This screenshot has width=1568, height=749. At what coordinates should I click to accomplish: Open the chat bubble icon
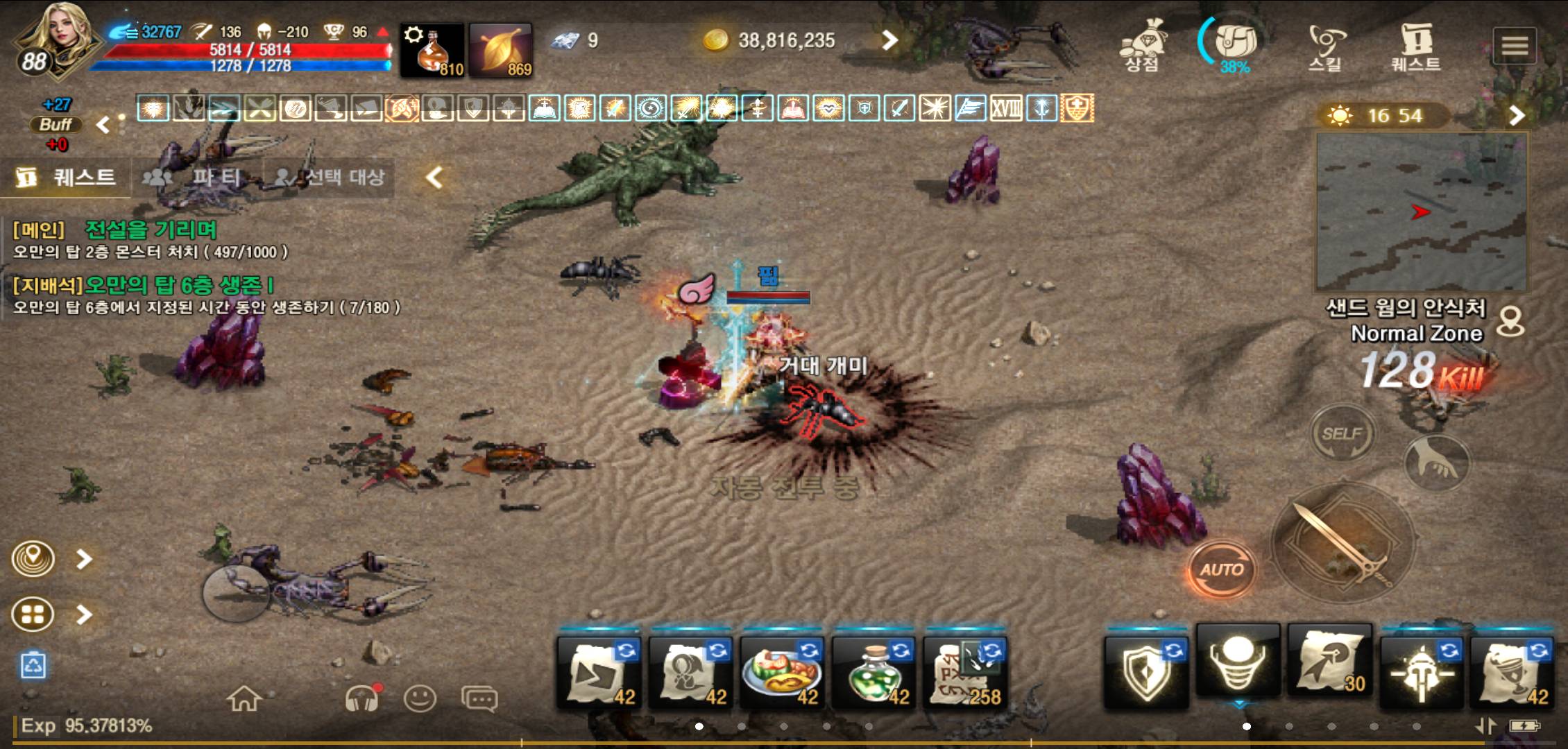click(x=479, y=699)
